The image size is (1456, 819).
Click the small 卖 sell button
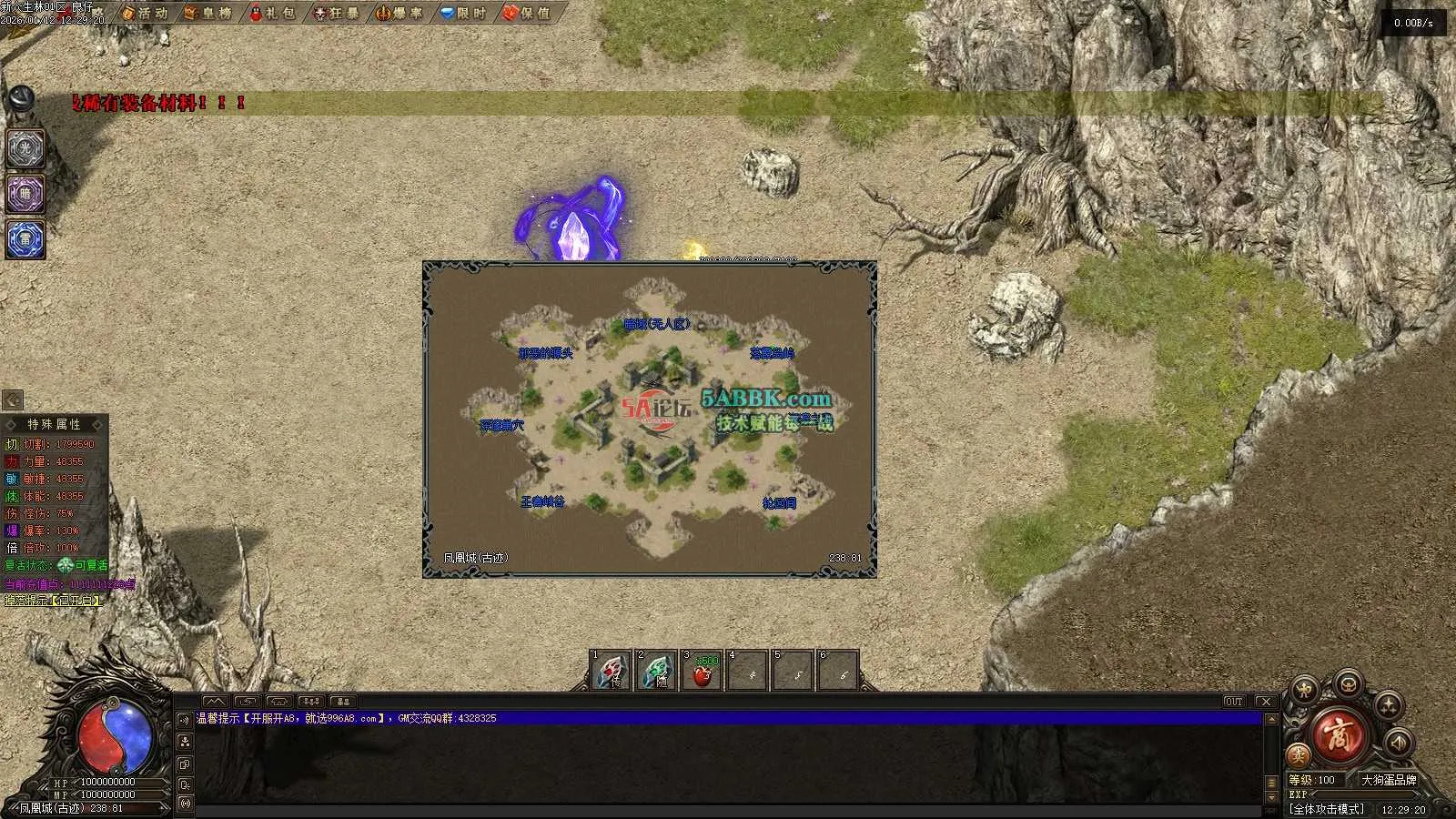tap(1299, 754)
